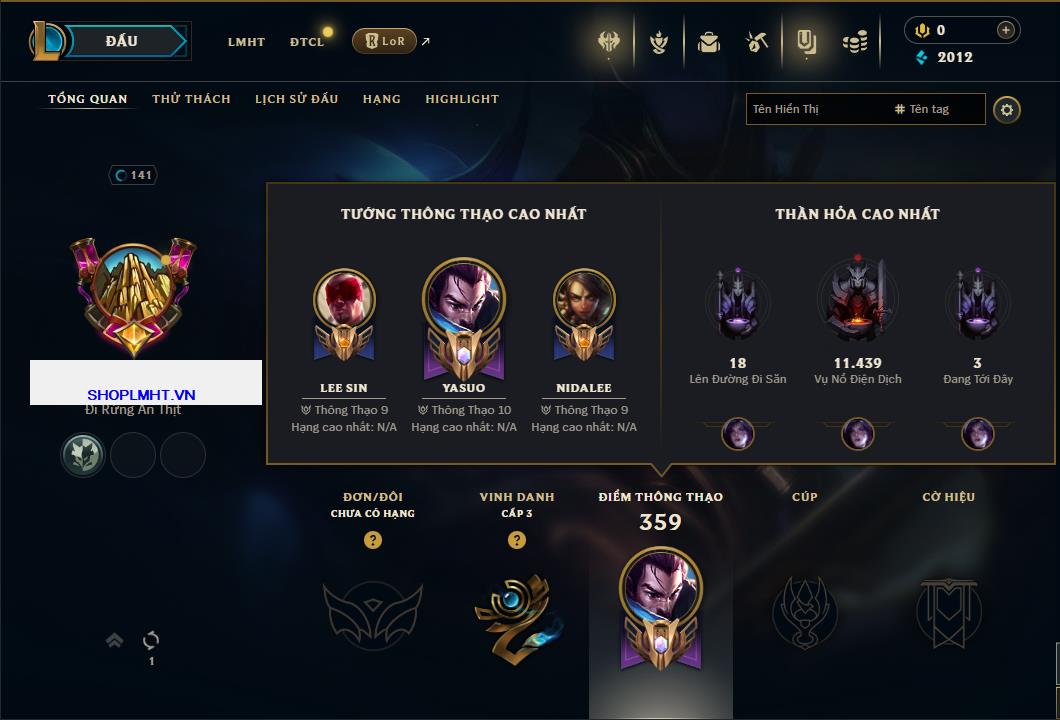This screenshot has height=720, width=1060.
Task: Open the backpack collection icon
Action: pyautogui.click(x=709, y=42)
